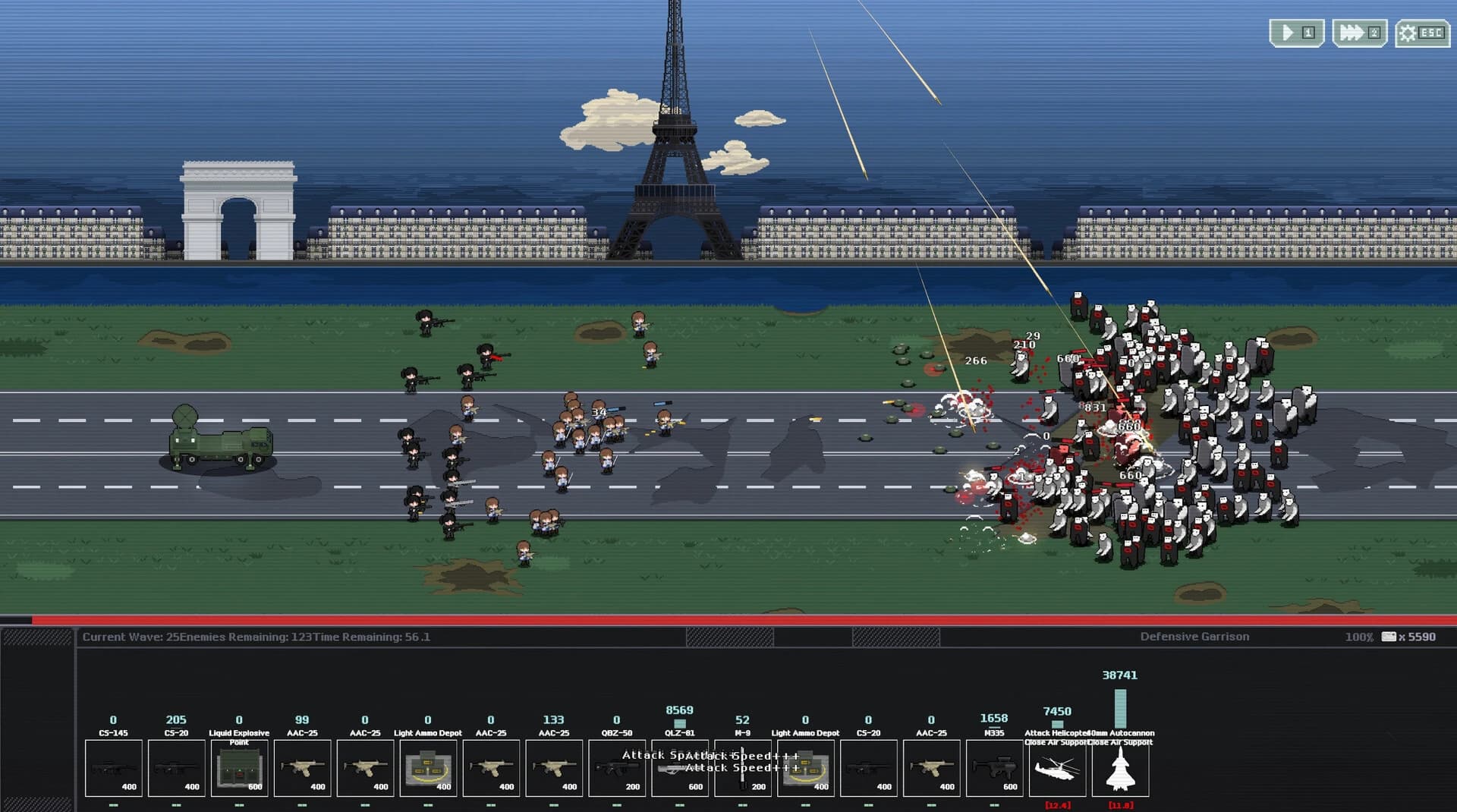This screenshot has height=812, width=1457.
Task: Select the QBZ-50 rifle card
Action: [617, 768]
